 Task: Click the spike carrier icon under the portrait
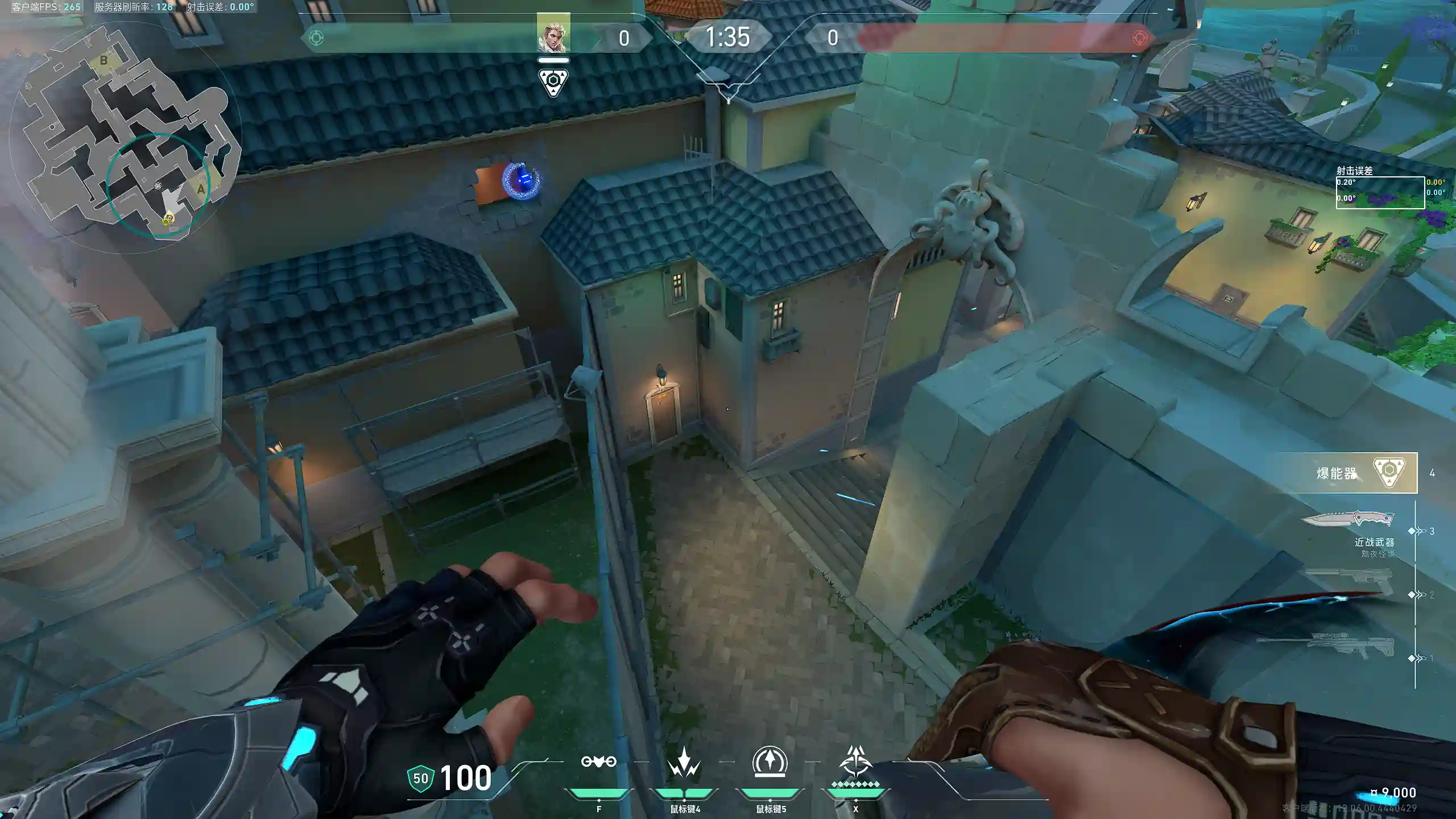[553, 83]
